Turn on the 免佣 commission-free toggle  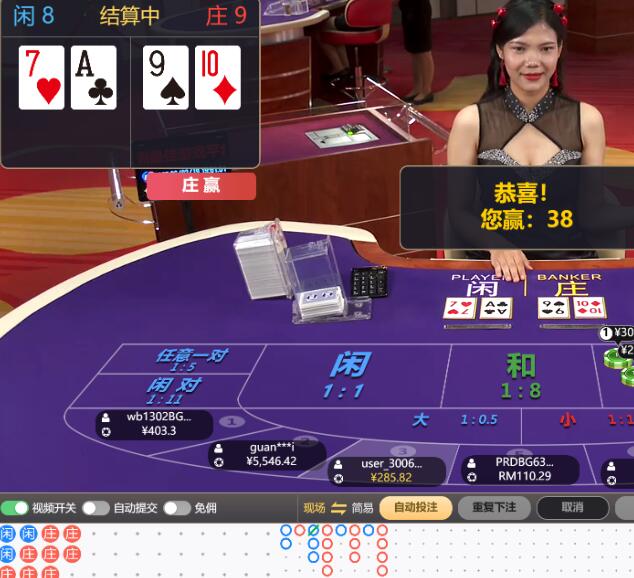[x=177, y=508]
